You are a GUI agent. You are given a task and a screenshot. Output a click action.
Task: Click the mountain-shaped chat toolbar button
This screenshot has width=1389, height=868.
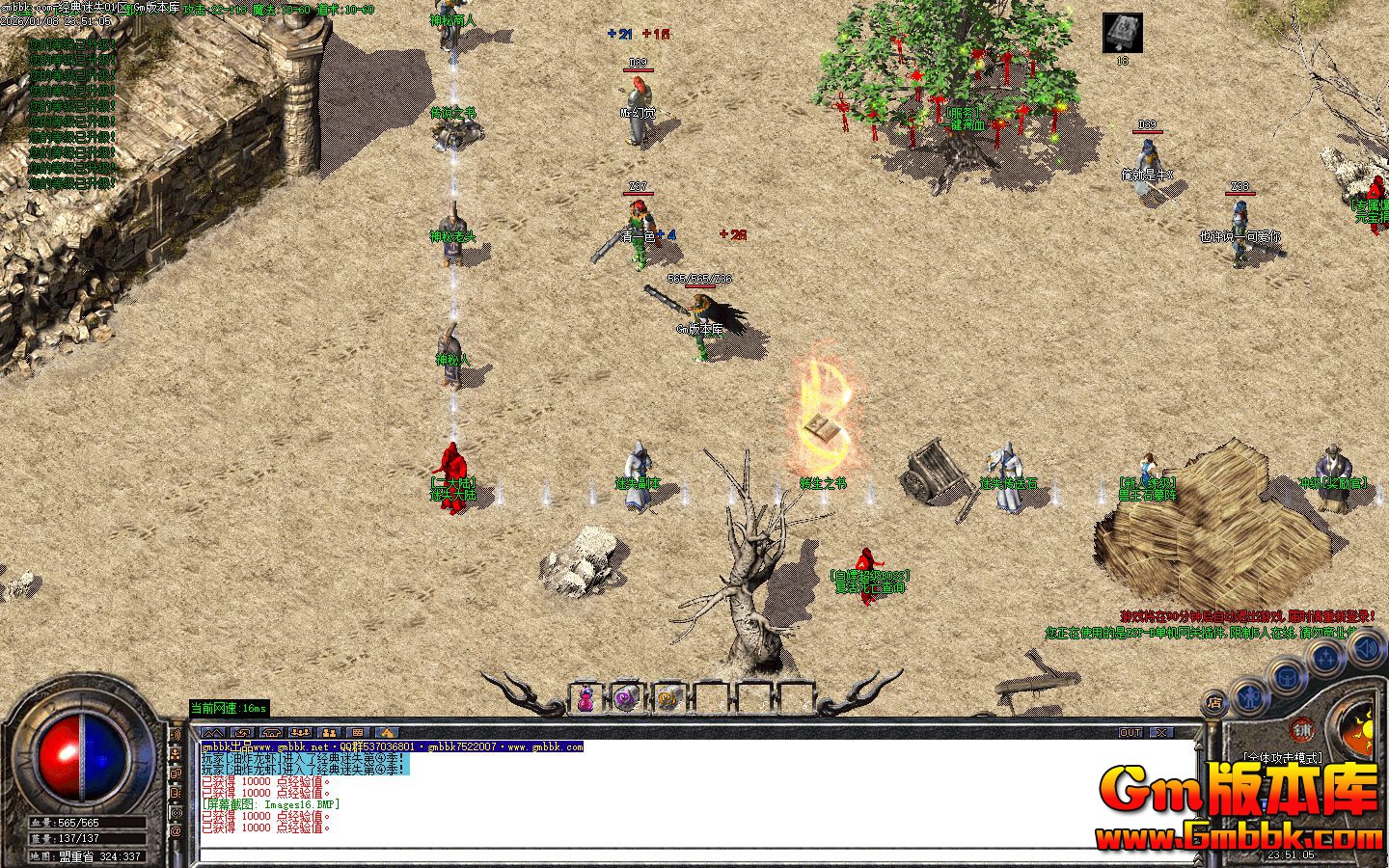213,733
